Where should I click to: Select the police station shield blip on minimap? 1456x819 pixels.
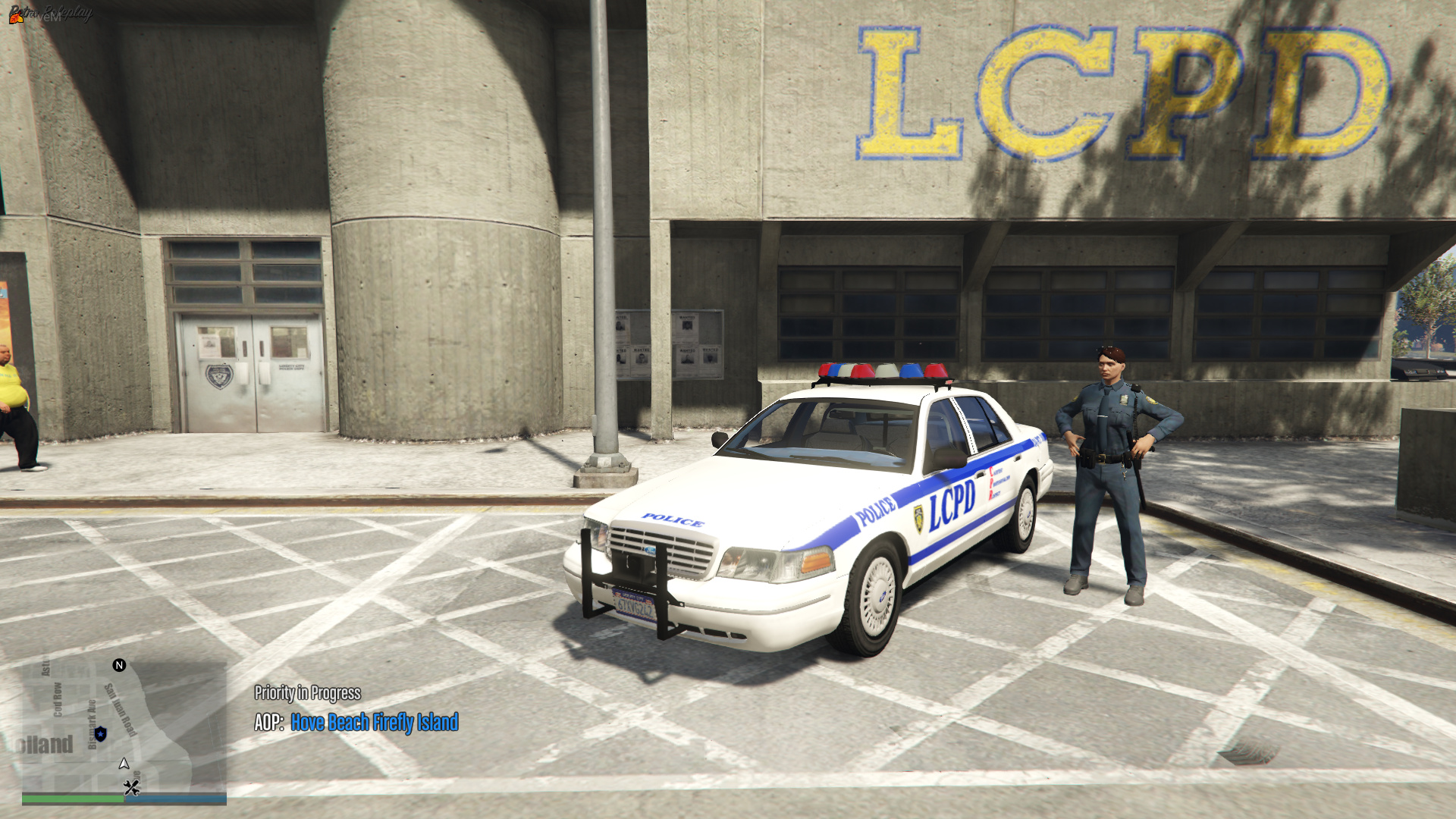coord(101,735)
